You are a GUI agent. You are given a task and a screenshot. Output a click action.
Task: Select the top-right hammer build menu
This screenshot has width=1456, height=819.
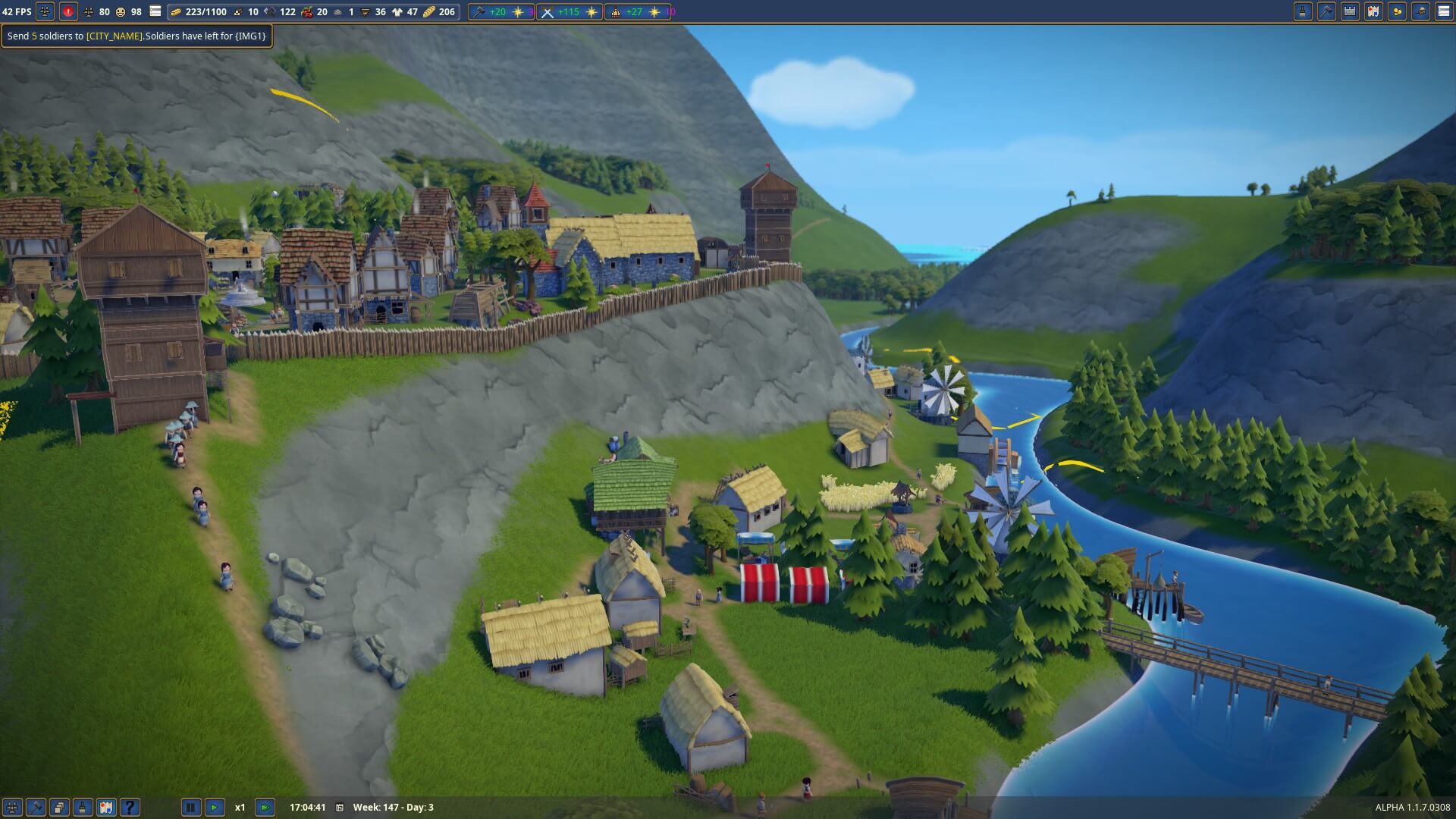coord(1326,11)
